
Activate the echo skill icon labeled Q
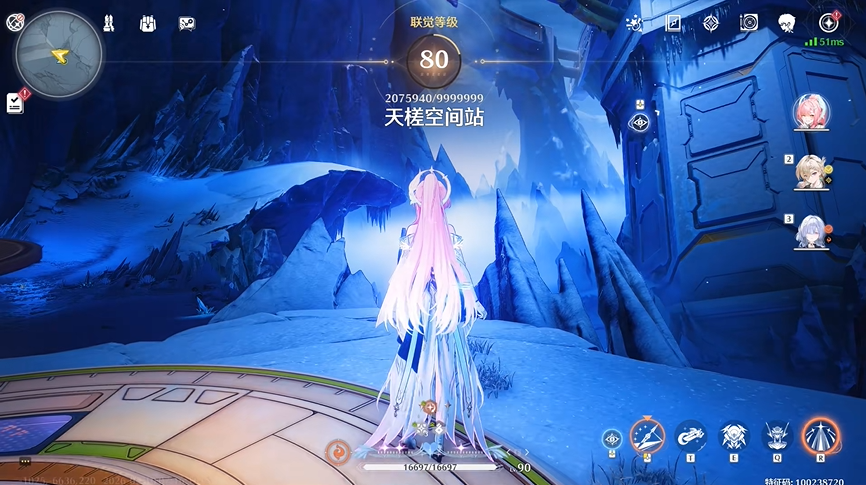point(776,436)
